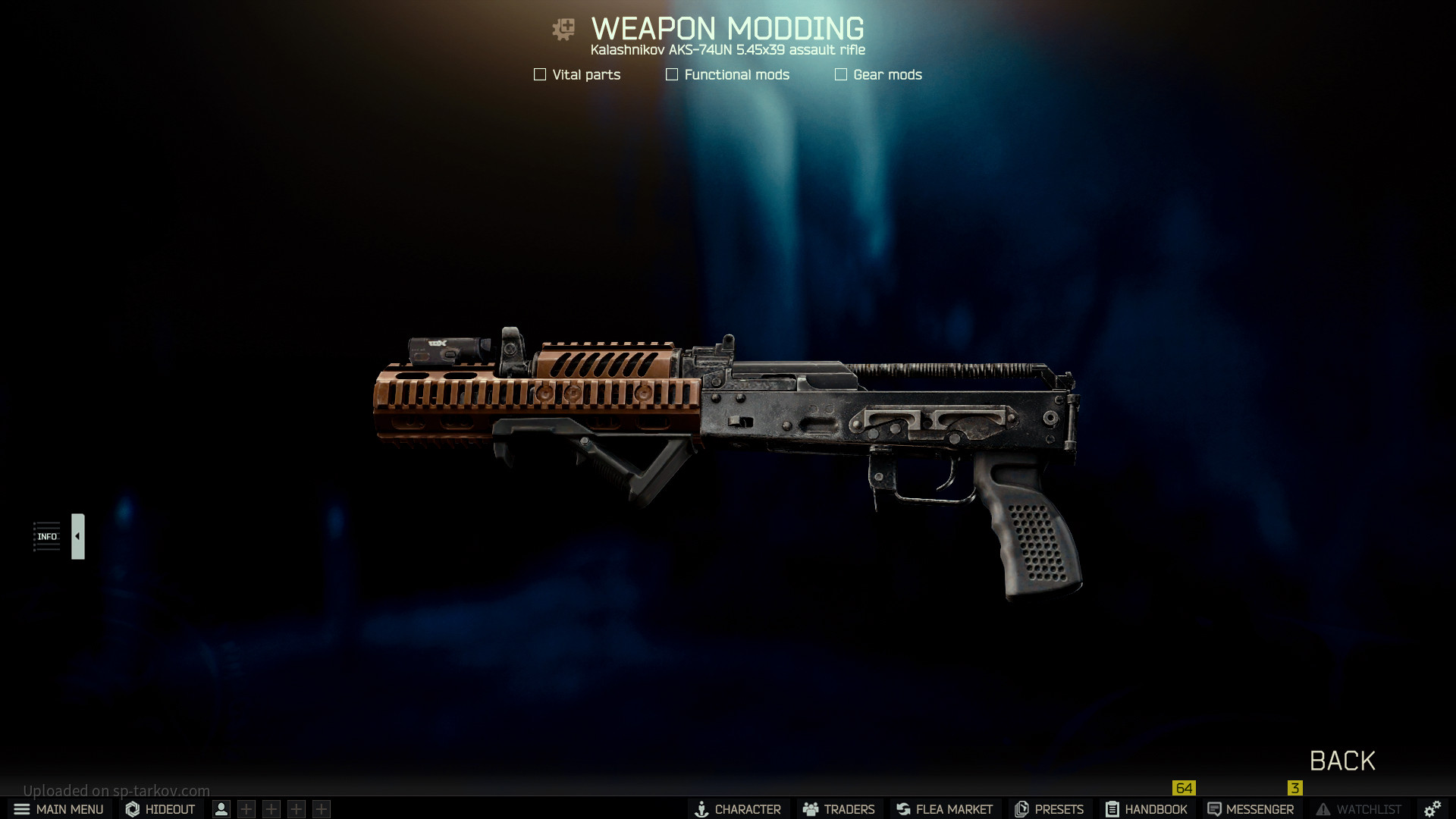Viewport: 1456px width, 819px height.
Task: Visit the Traders screen
Action: (839, 809)
